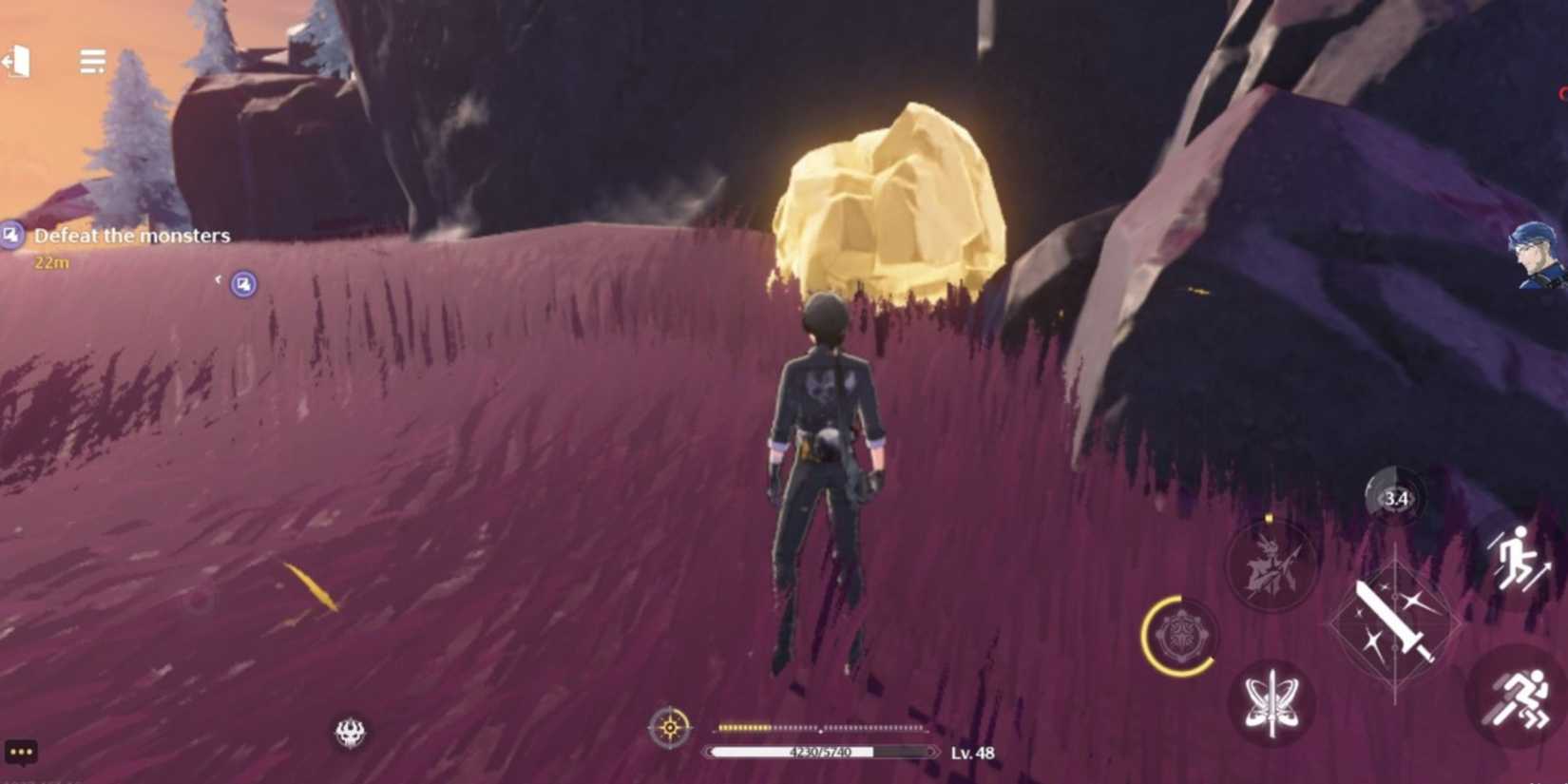Tap the butterfly blade weapon icon
The width and height of the screenshot is (1568, 784).
point(1273,700)
